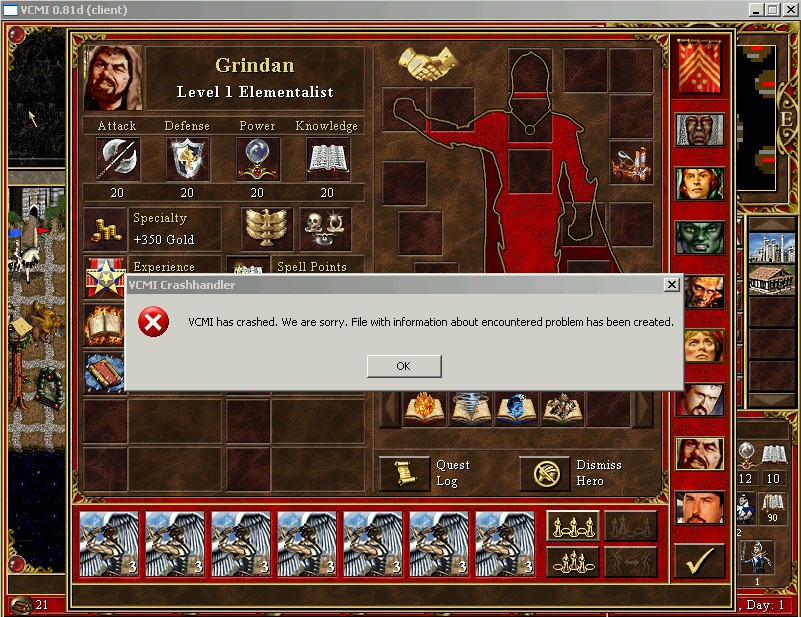Screen dimensions: 801x617
Task: Open the Quest Log
Action: pos(404,473)
